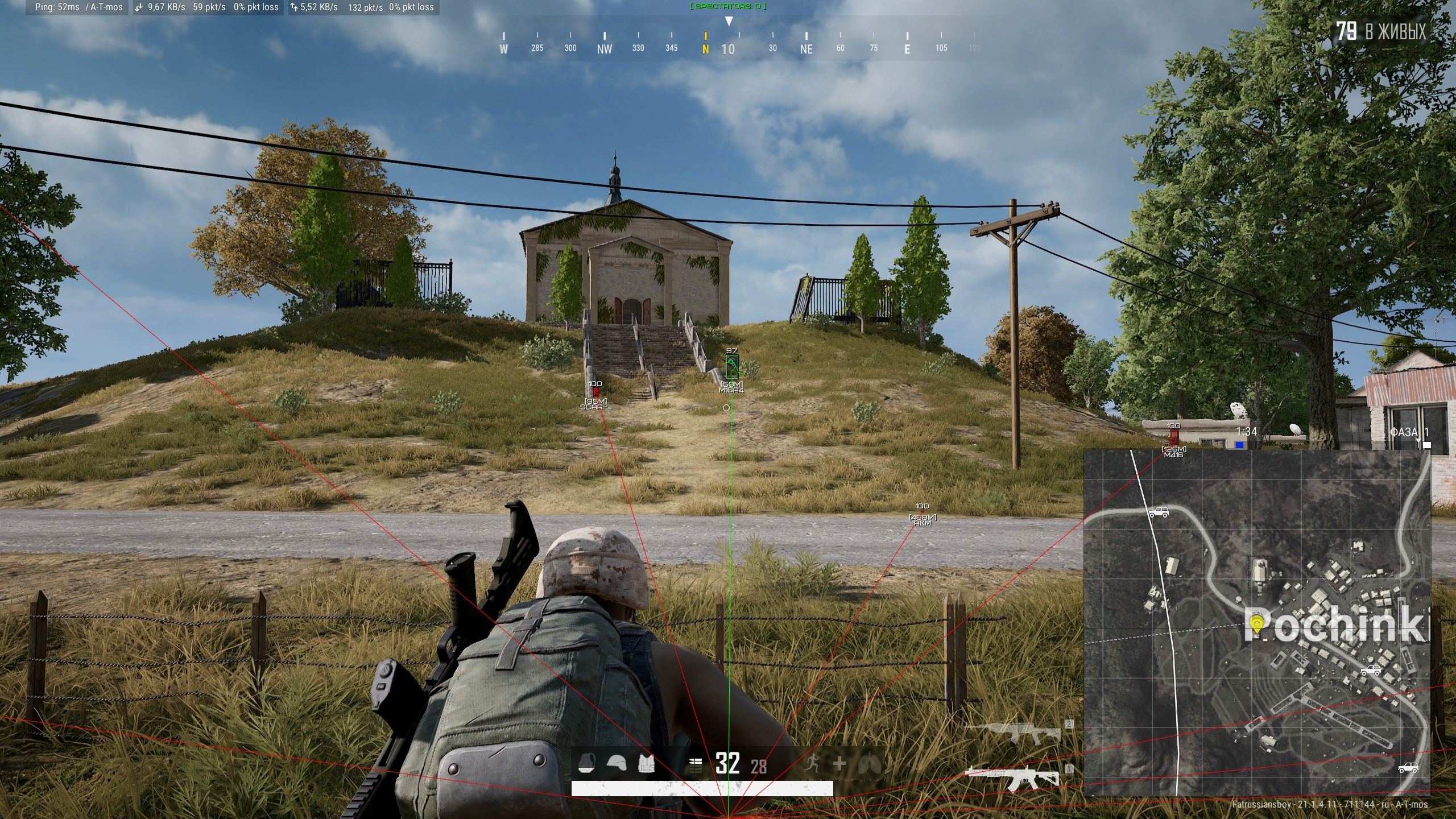
Task: Click the Pochinki label on the minimap
Action: pos(1333,623)
